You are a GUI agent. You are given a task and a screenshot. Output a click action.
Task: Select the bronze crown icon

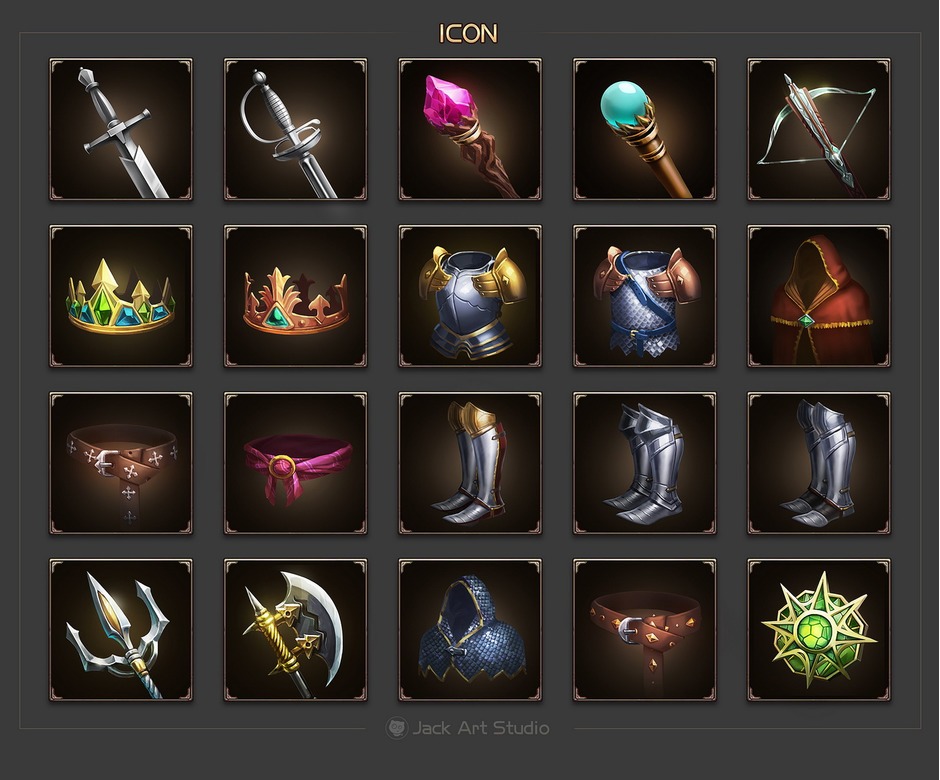(295, 296)
